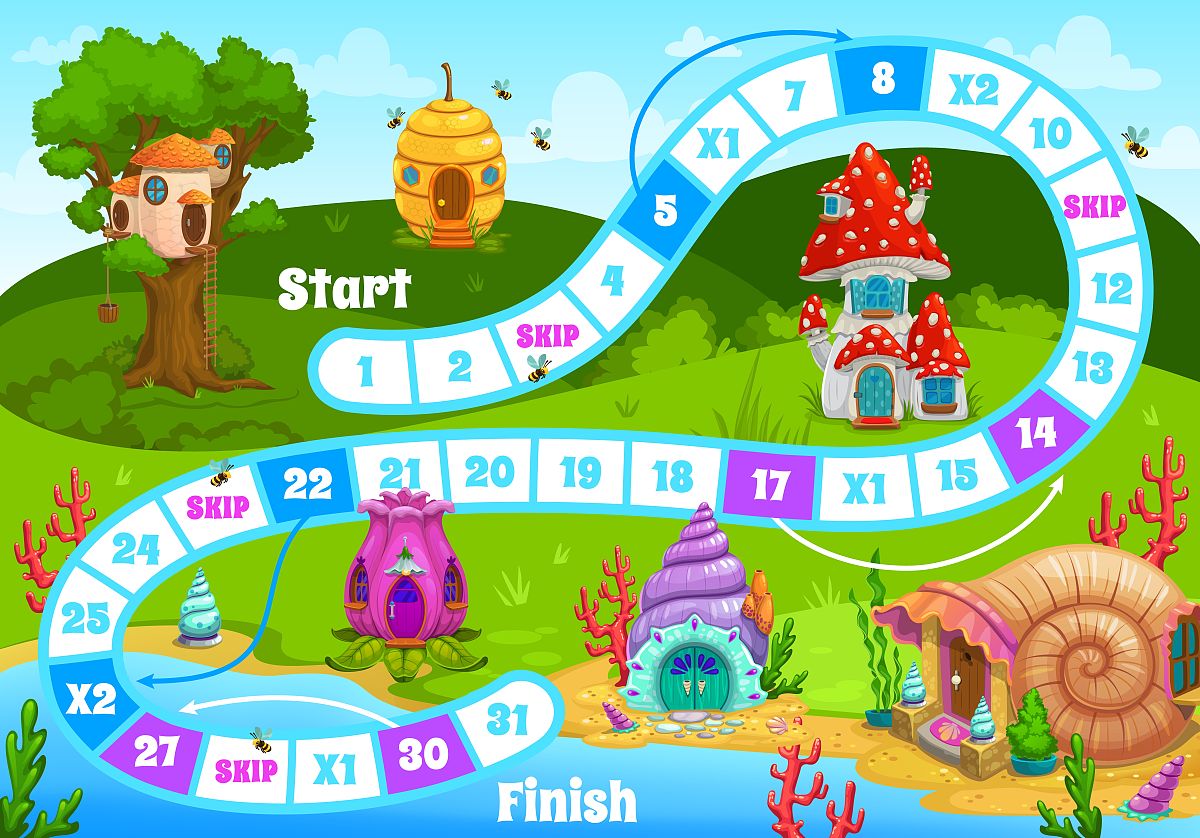Viewport: 1200px width, 838px height.
Task: Click tile number 19
Action: click(582, 471)
